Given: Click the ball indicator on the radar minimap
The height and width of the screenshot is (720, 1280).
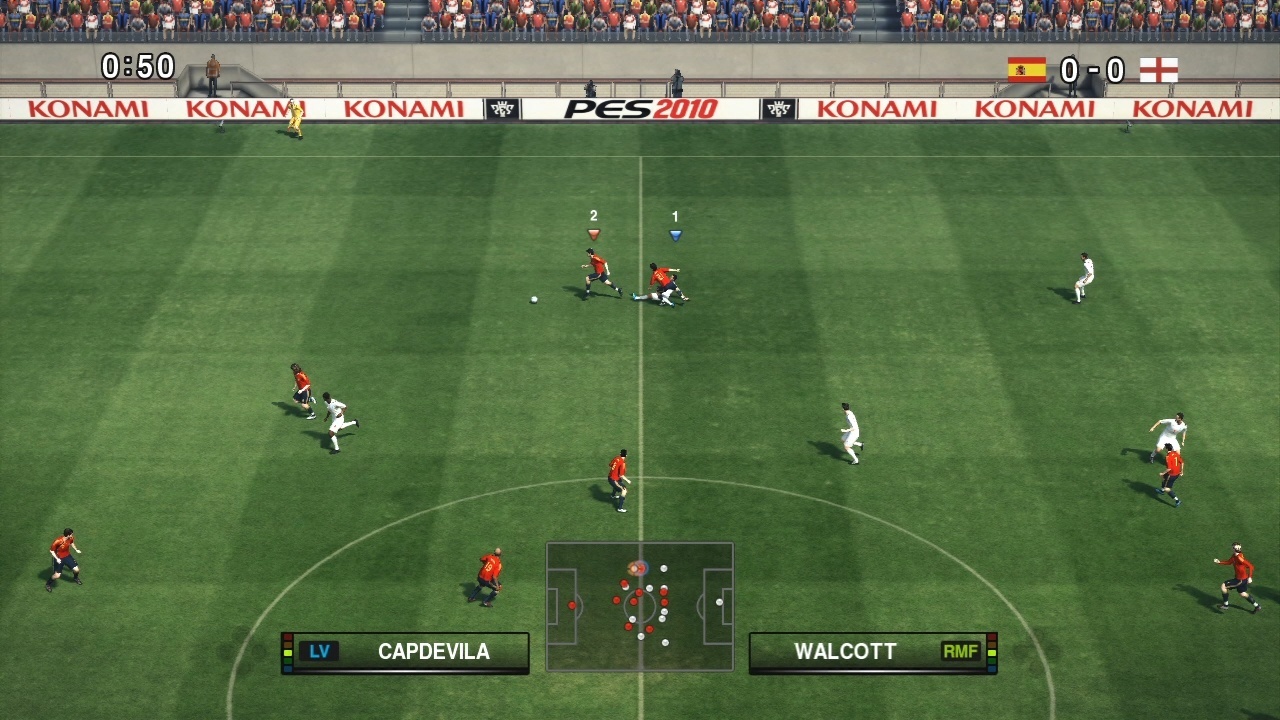Looking at the screenshot, I should [632, 568].
